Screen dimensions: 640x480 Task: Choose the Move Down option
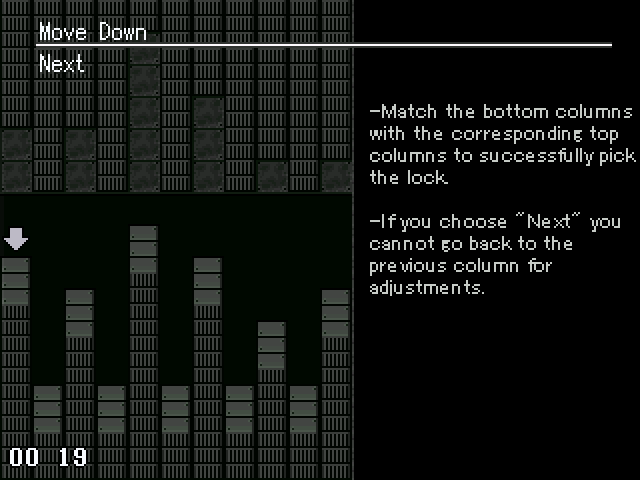coord(92,32)
